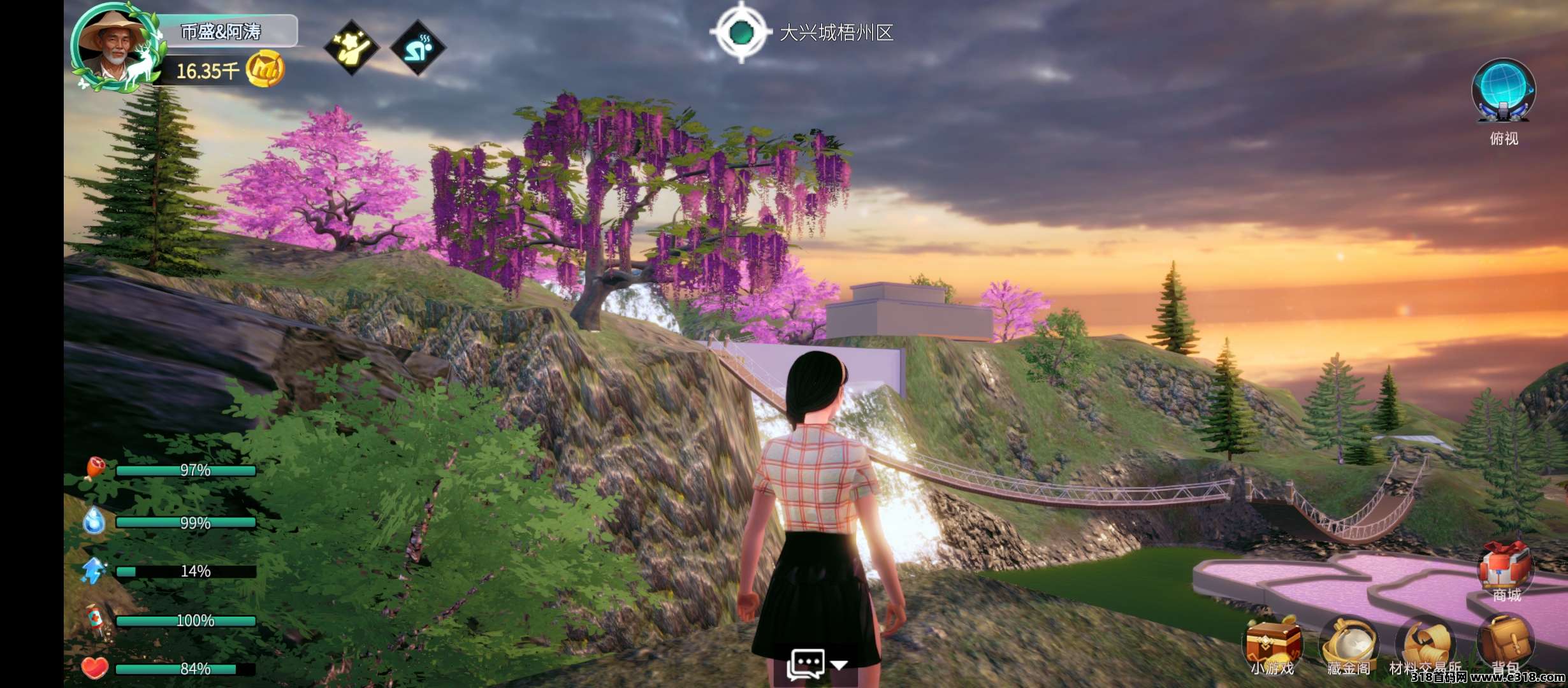Open the 藏金阁 treasure pavilion
Viewport: 1568px width, 688px height.
(1349, 643)
